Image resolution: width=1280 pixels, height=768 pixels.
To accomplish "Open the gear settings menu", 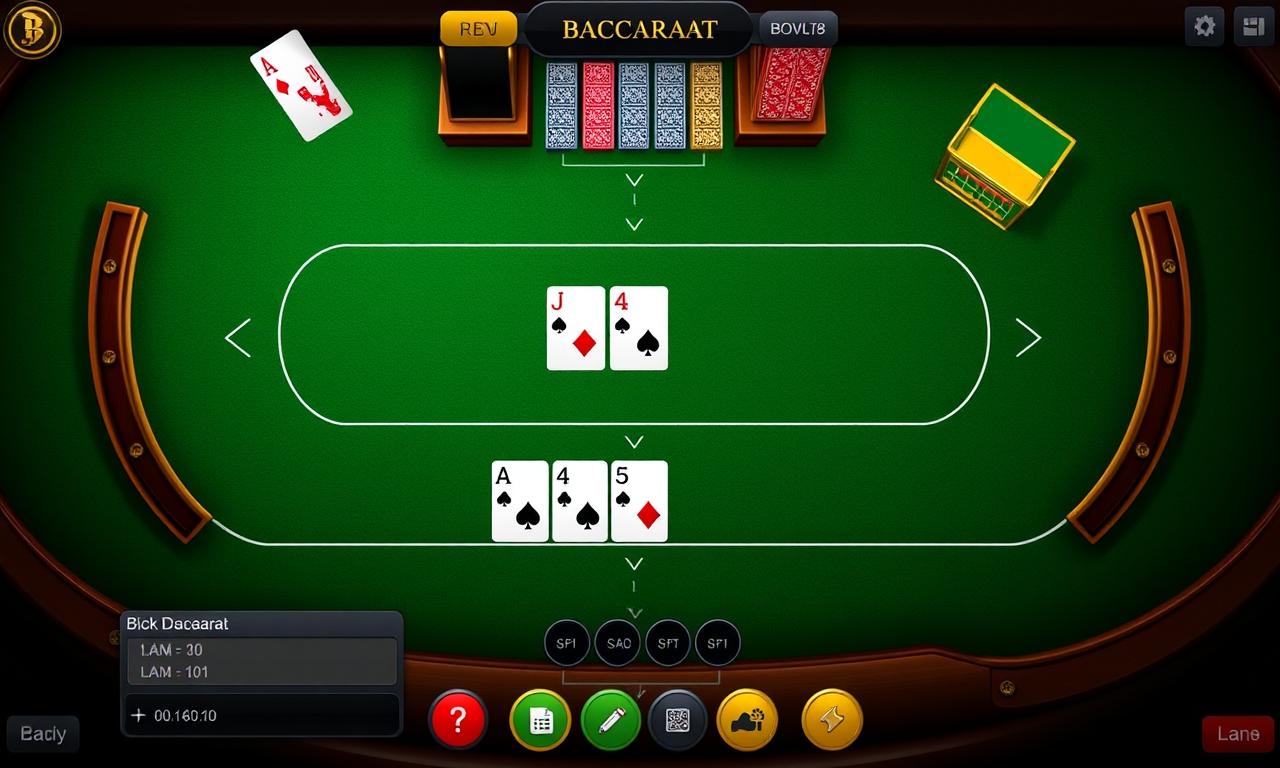I will [1205, 27].
